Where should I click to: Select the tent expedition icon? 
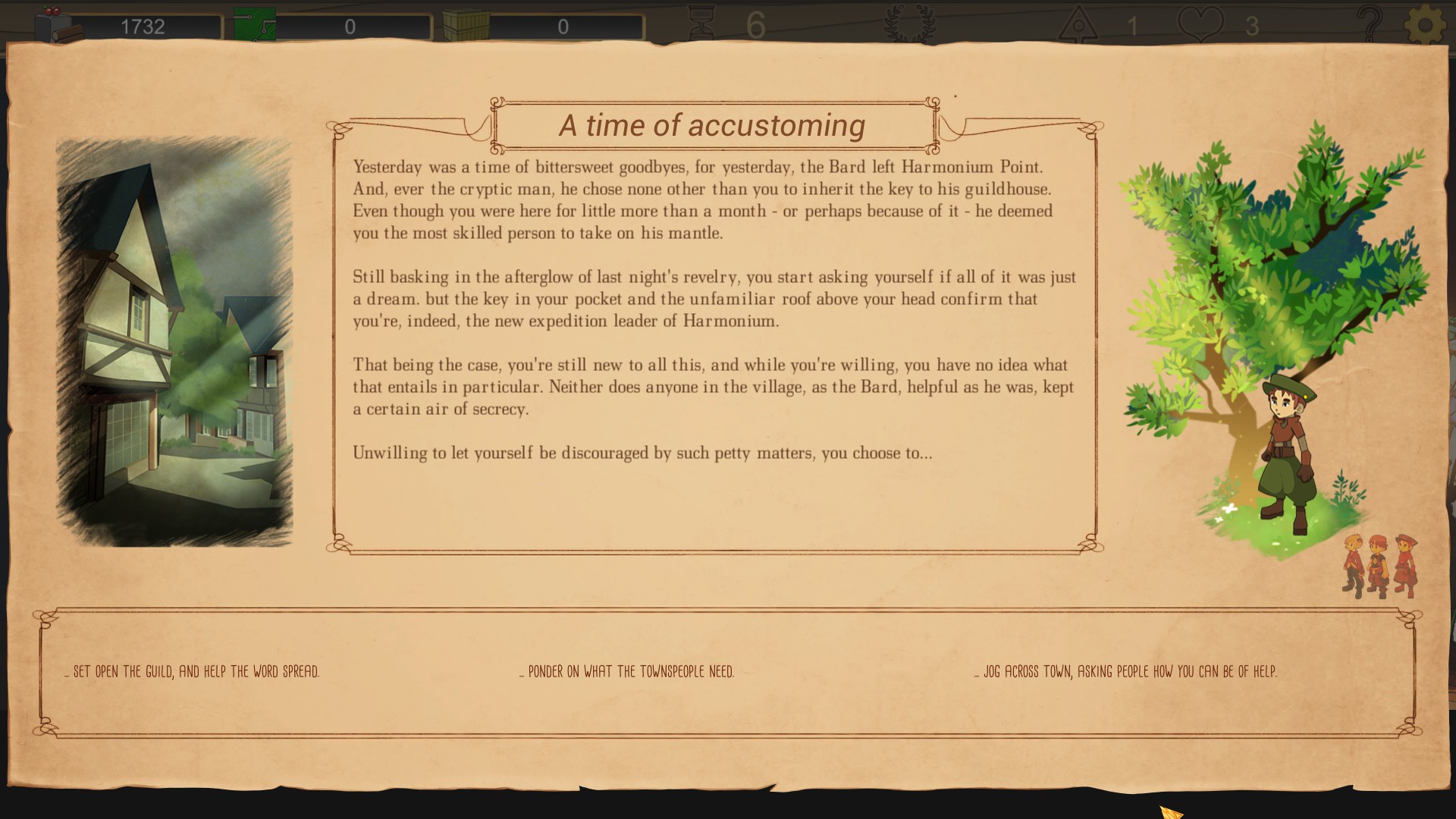[x=1078, y=20]
